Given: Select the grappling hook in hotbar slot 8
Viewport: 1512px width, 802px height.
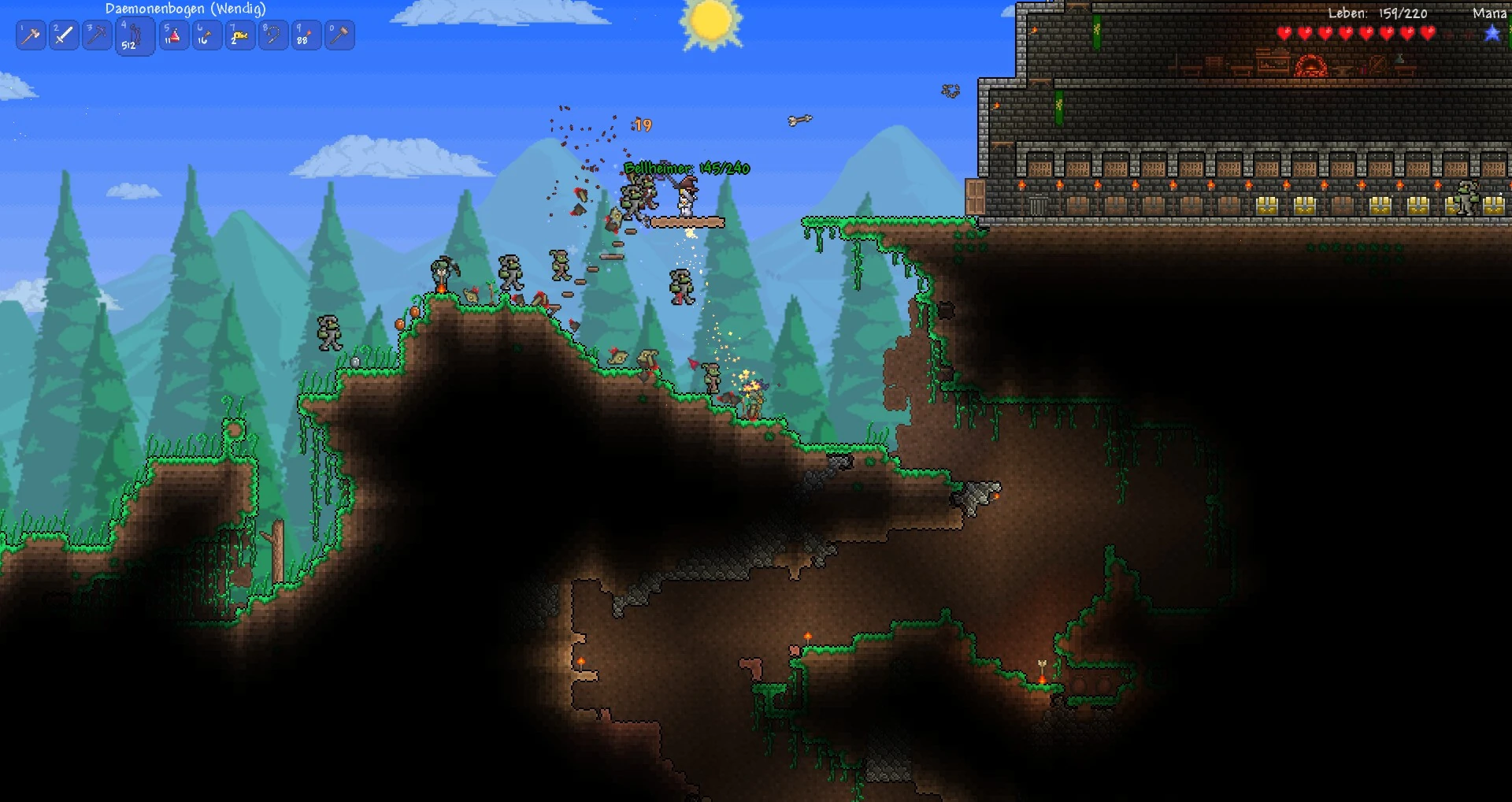Looking at the screenshot, I should point(273,35).
